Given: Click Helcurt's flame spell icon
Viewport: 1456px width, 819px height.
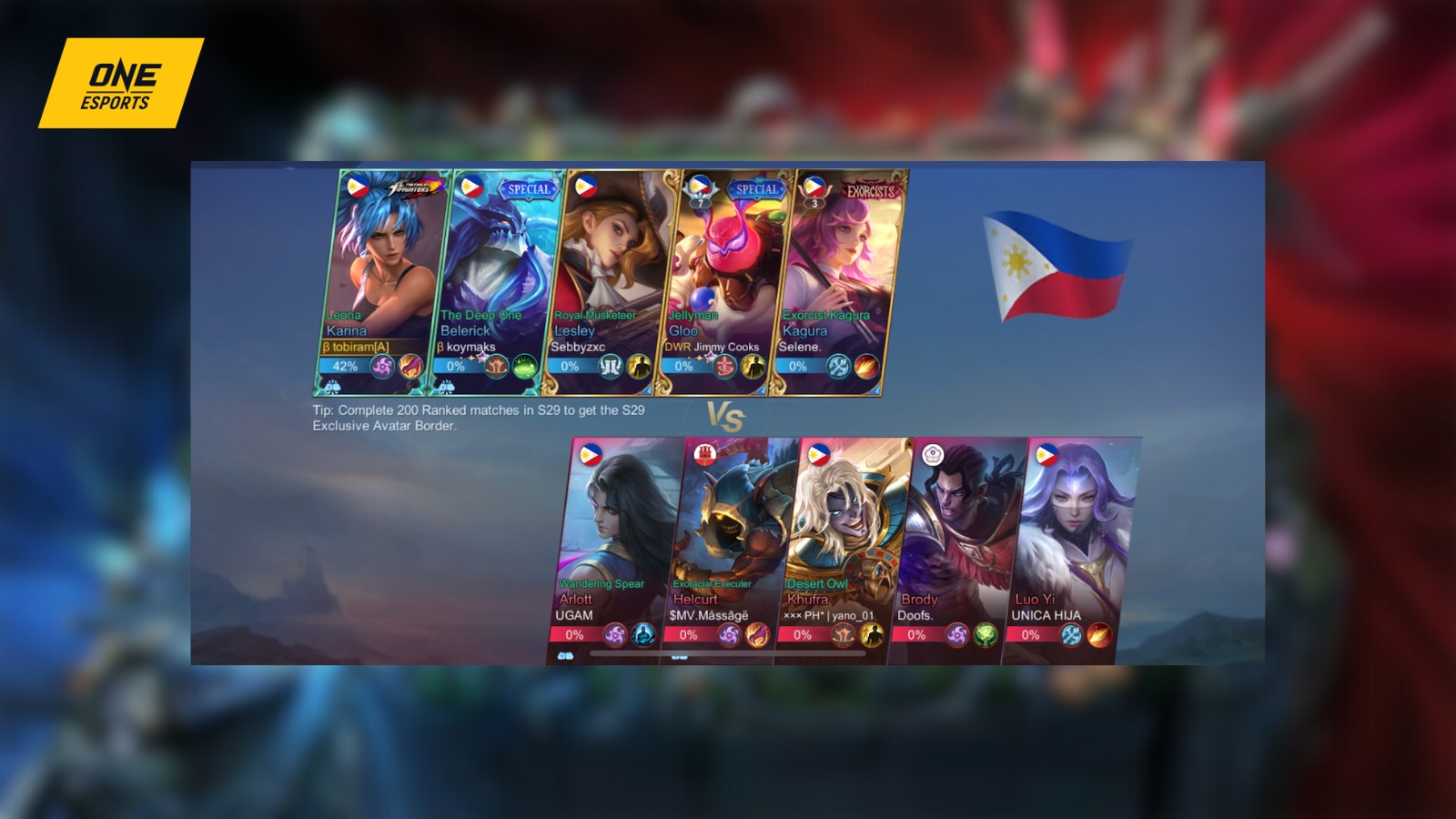Looking at the screenshot, I should pyautogui.click(x=757, y=635).
